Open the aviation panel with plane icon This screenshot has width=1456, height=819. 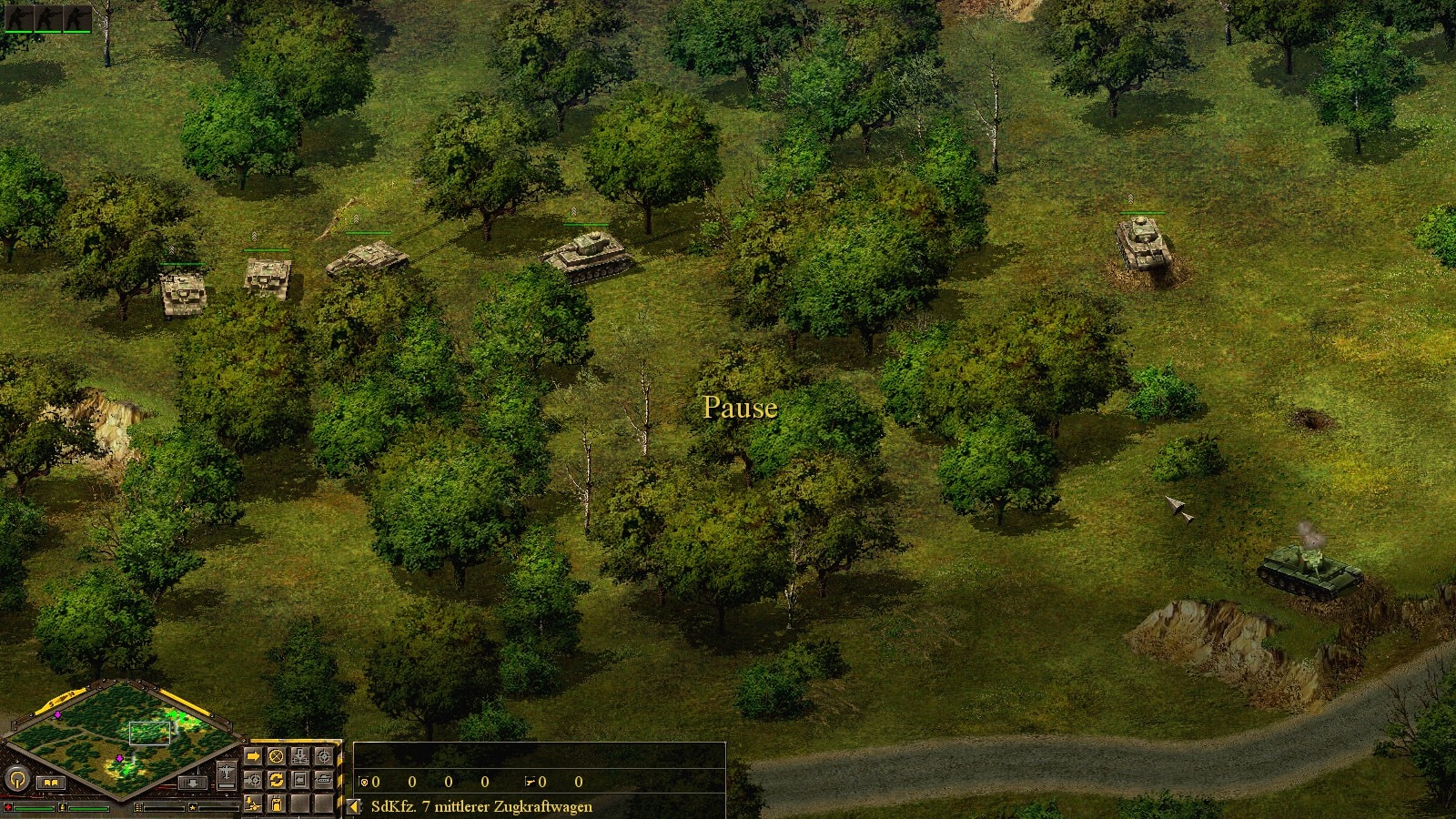coord(227,772)
